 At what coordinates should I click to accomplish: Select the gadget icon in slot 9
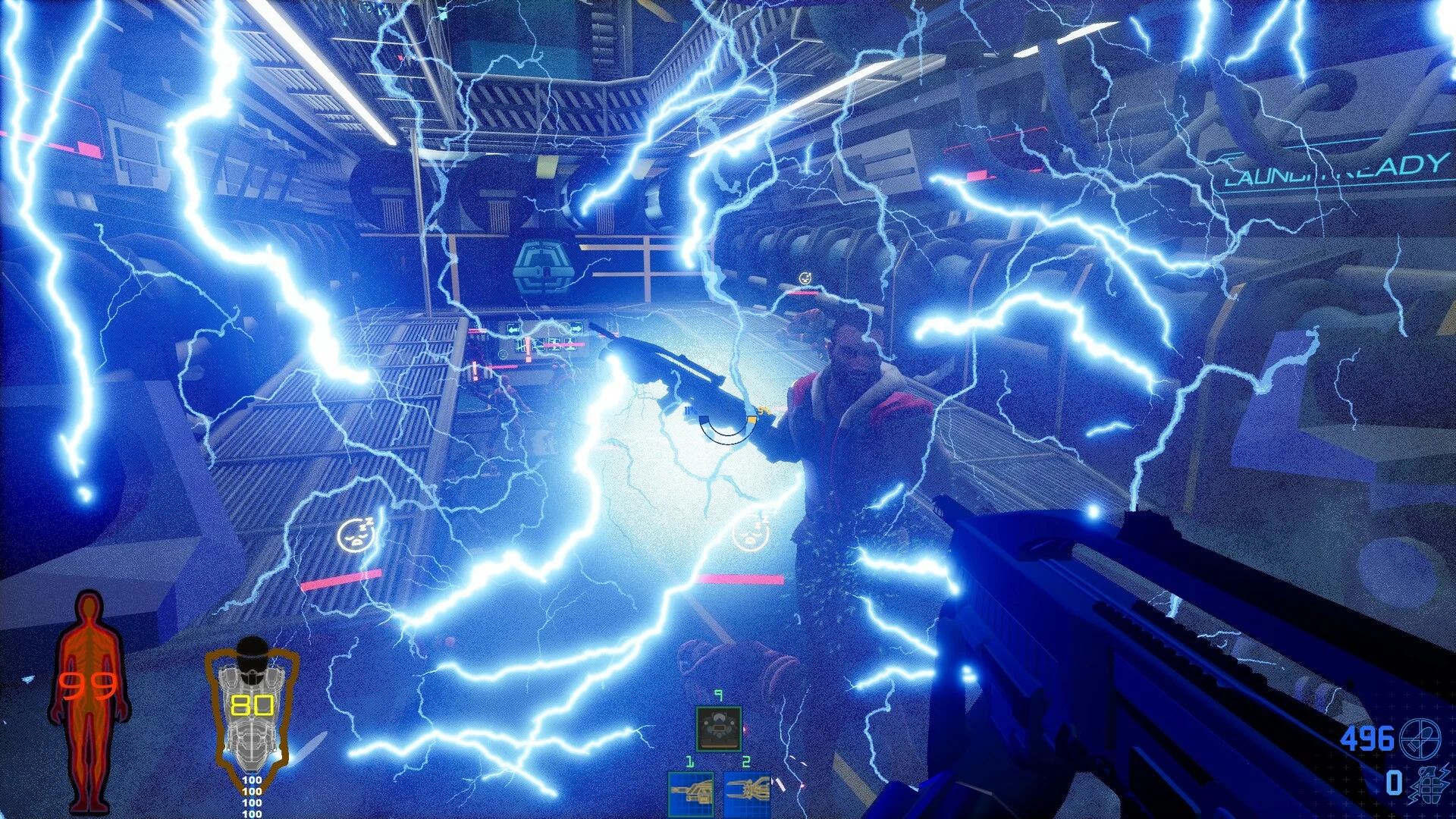tap(718, 729)
